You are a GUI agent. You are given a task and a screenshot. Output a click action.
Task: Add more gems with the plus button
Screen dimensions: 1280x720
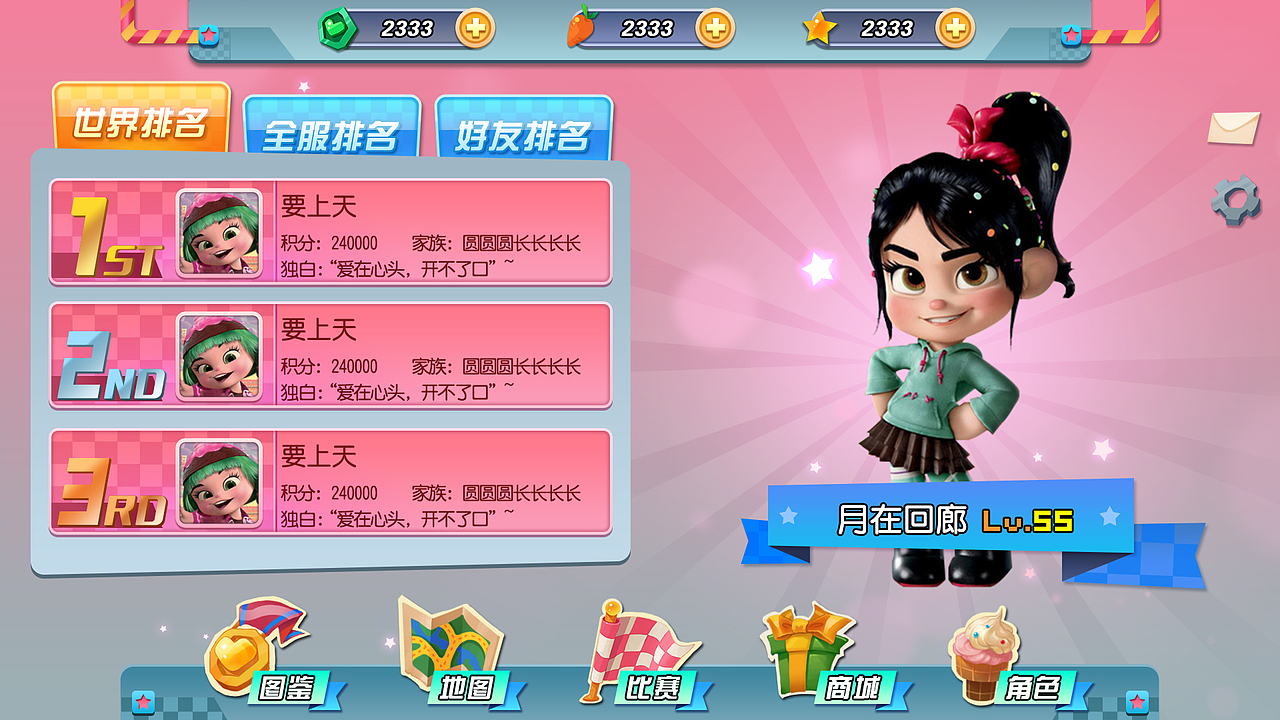pyautogui.click(x=477, y=30)
